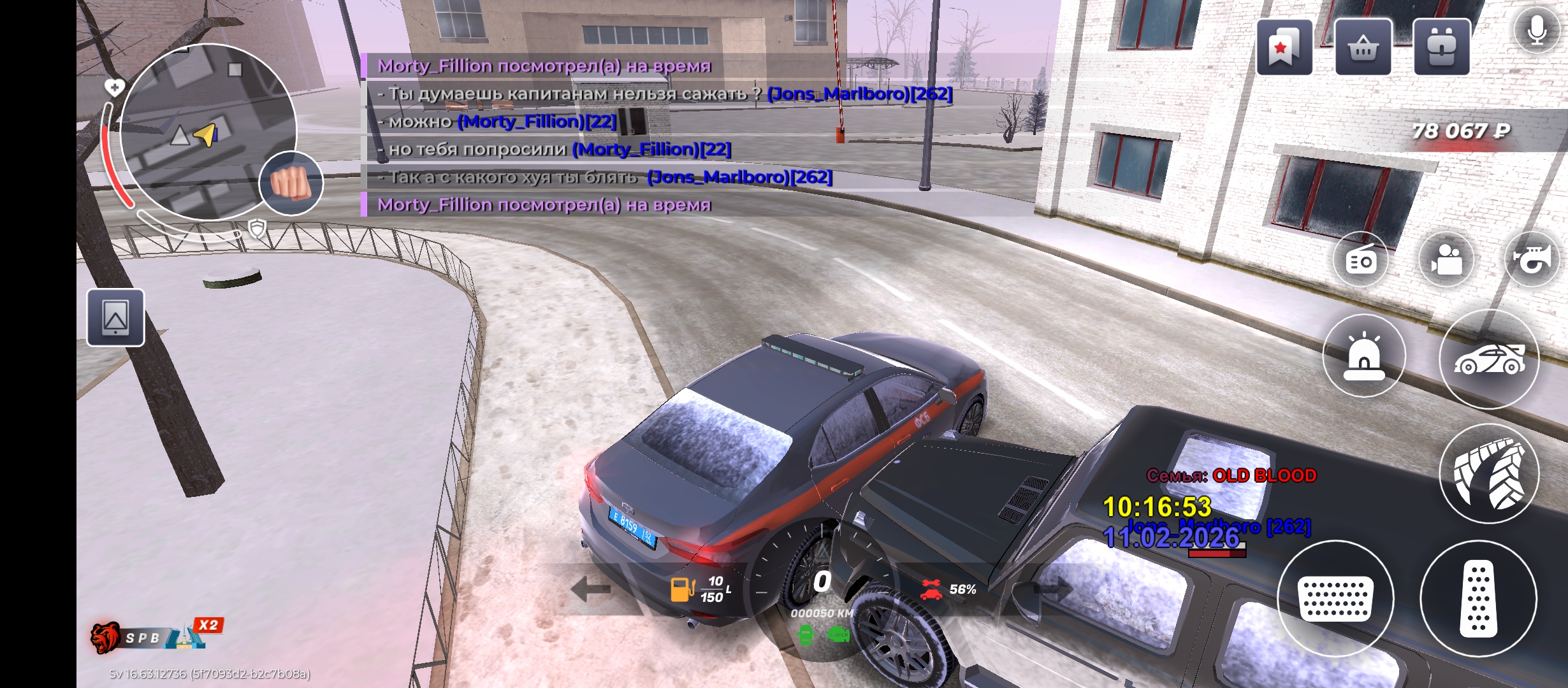Honk the car horn
Image resolution: width=1568 pixels, height=688 pixels.
coord(1532,260)
